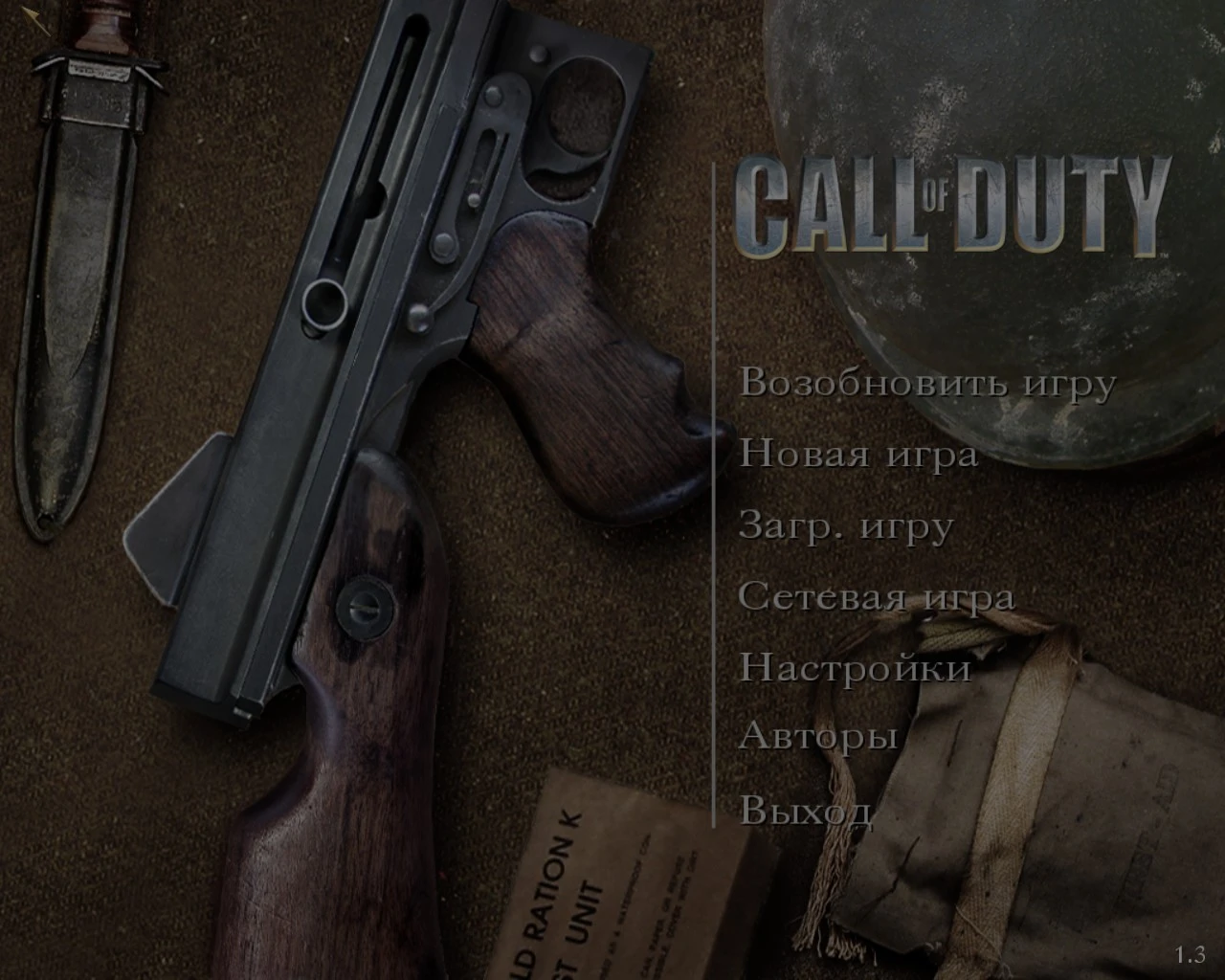Select Сетевая игра for multiplayer

click(x=878, y=596)
